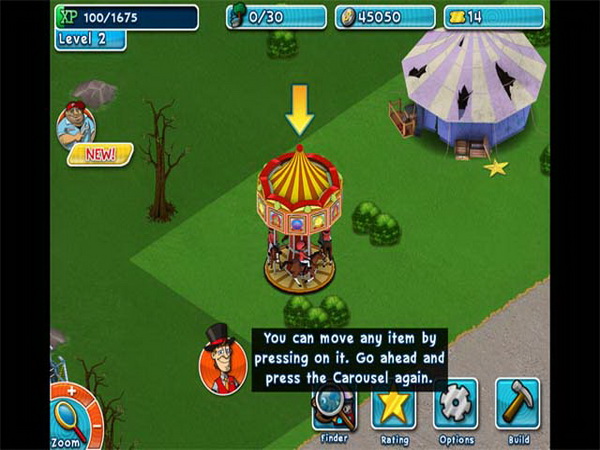Click the ringmaster advisor portrait
Viewport: 600px width, 450px height.
(222, 360)
